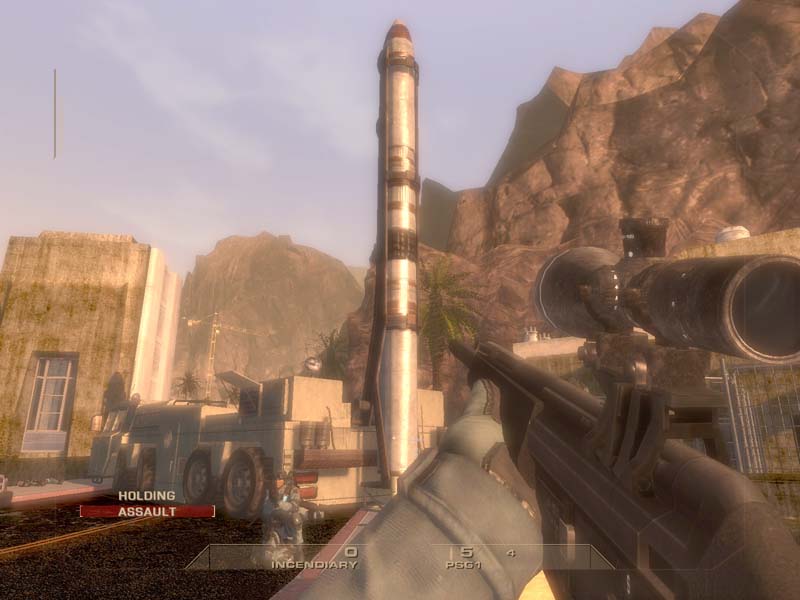Click the HOLDING team status label
This screenshot has height=600, width=800.
point(146,495)
